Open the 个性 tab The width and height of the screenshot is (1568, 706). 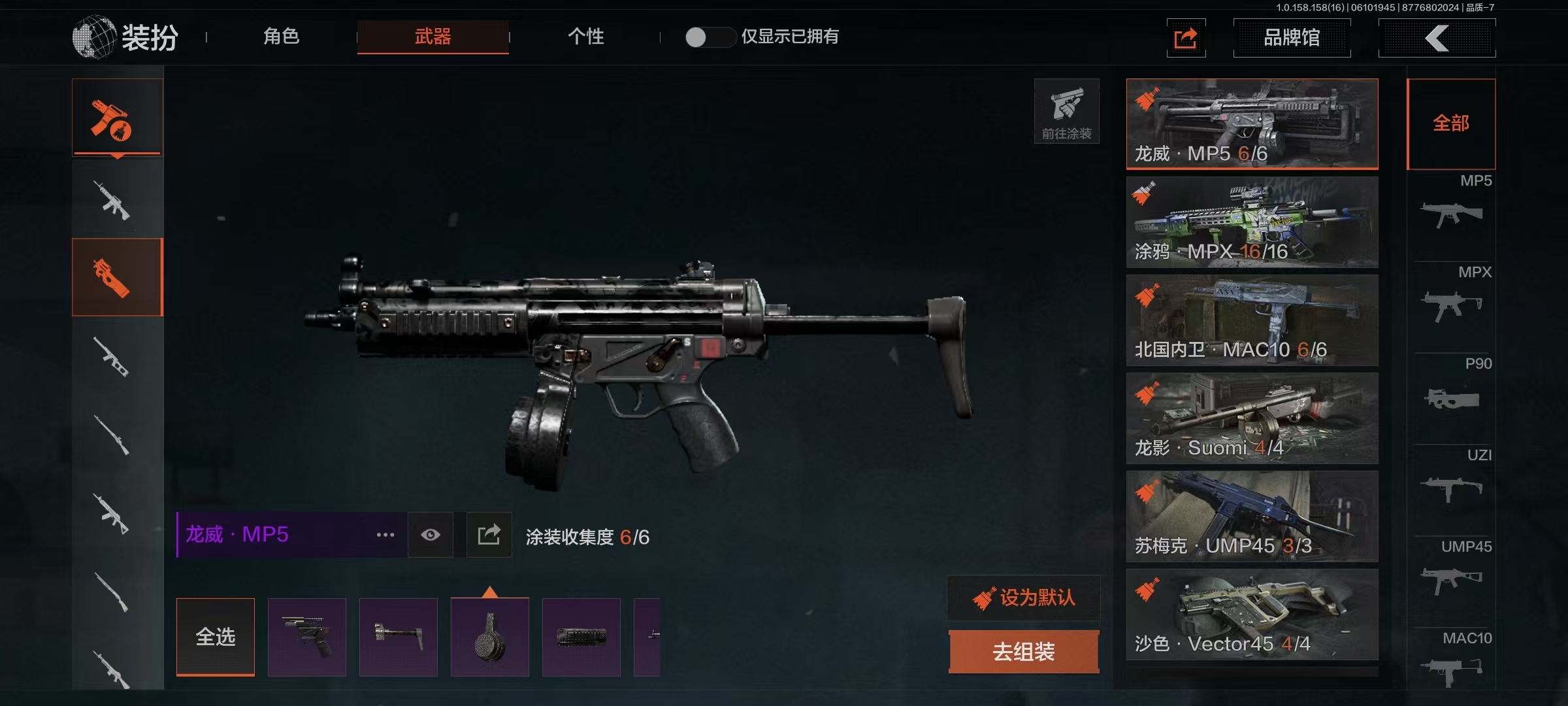585,37
